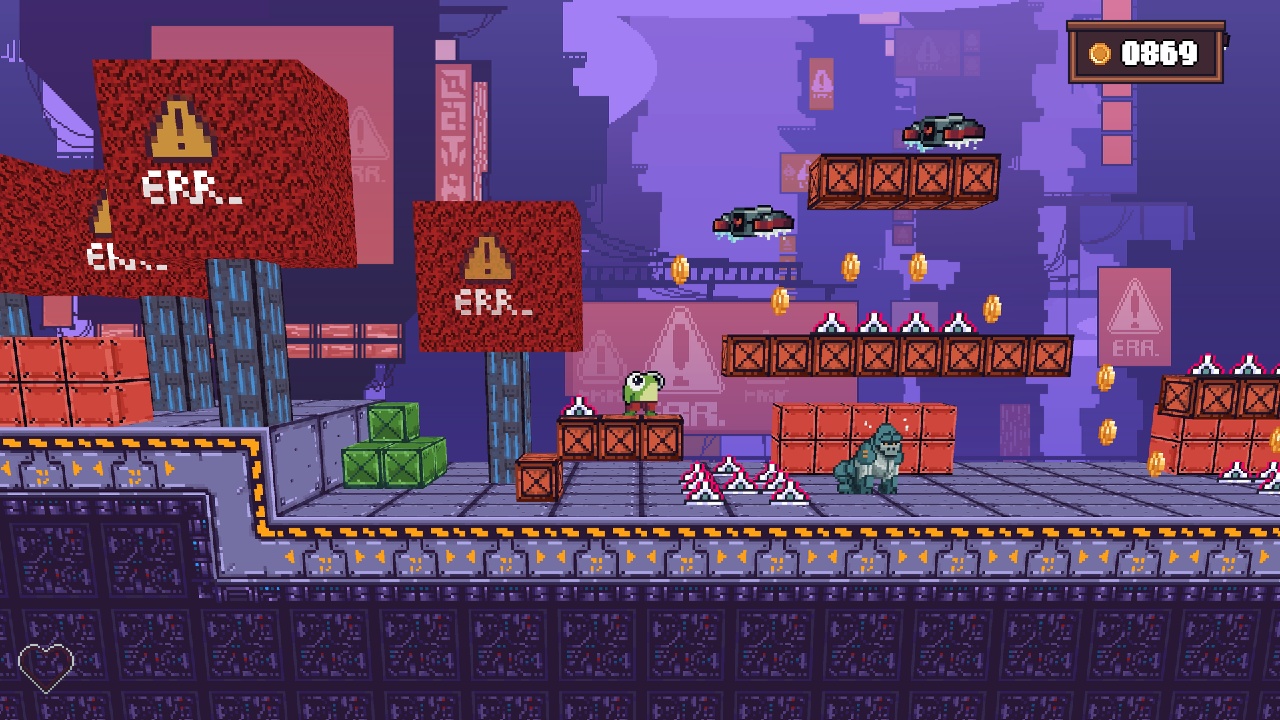This screenshot has height=720, width=1280.
Task: Click the gorilla enemy near the spikes
Action: [868, 460]
